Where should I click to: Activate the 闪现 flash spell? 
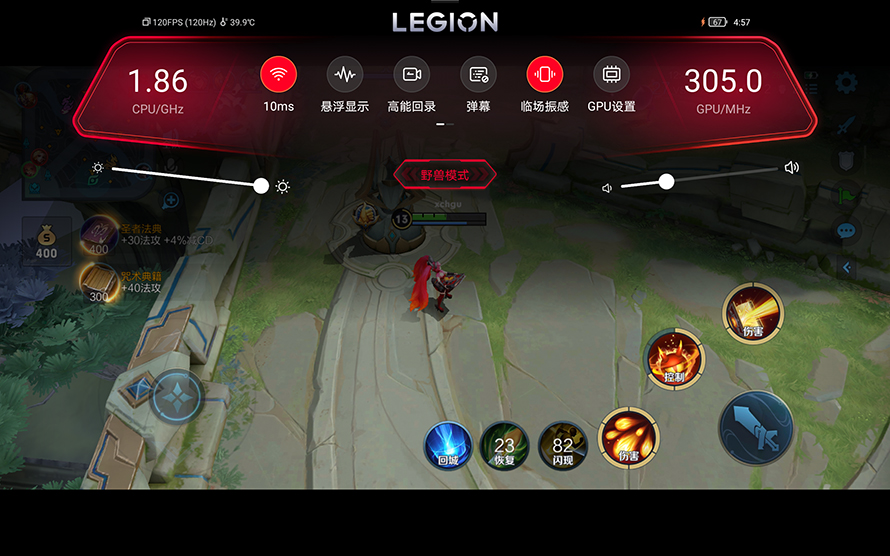[563, 445]
